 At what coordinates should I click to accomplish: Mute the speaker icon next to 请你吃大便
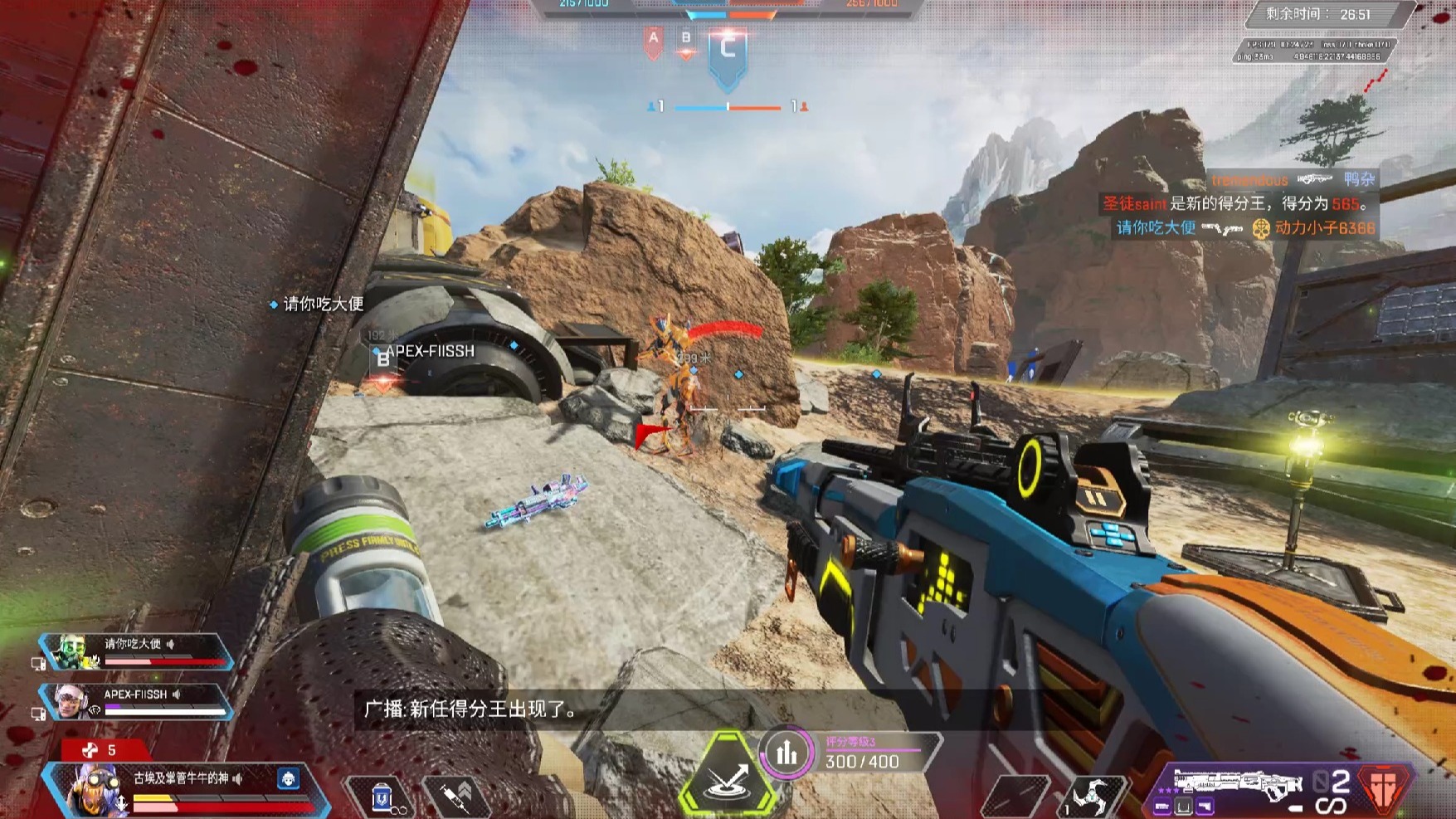click(x=170, y=644)
